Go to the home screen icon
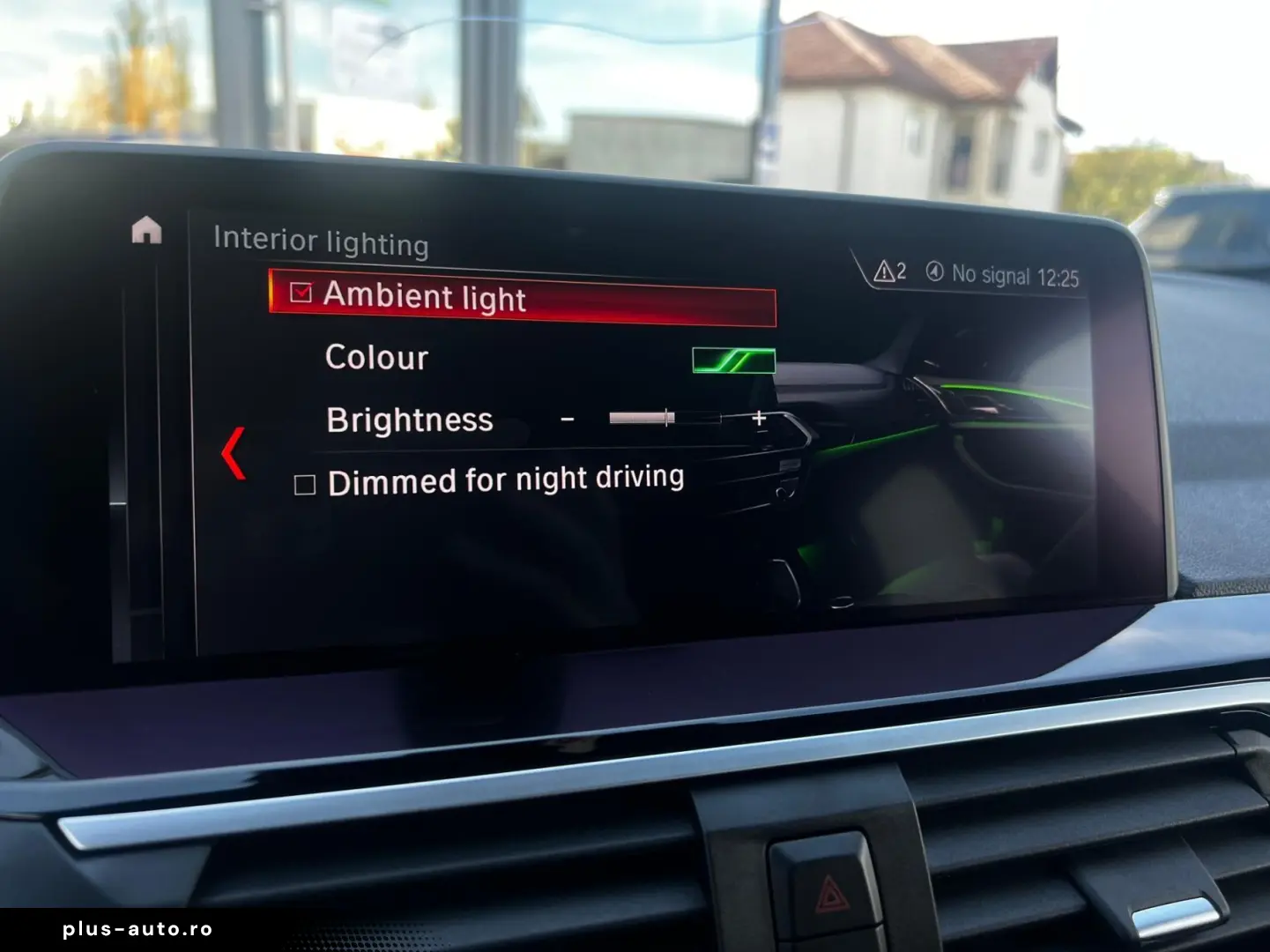 (x=146, y=230)
